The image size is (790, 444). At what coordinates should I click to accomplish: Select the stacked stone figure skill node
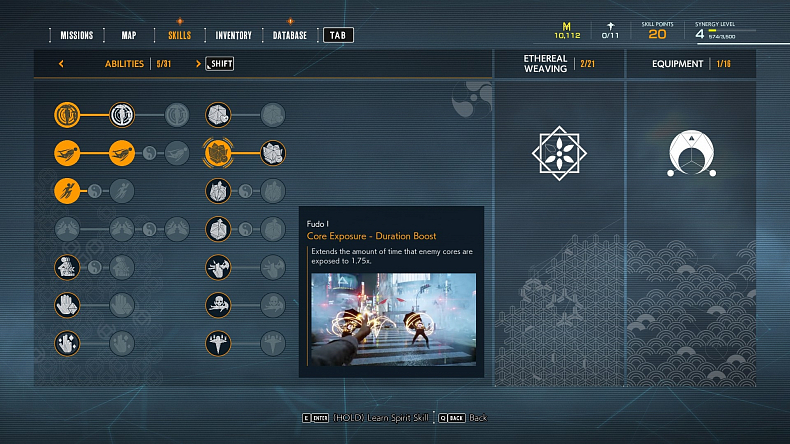67,267
